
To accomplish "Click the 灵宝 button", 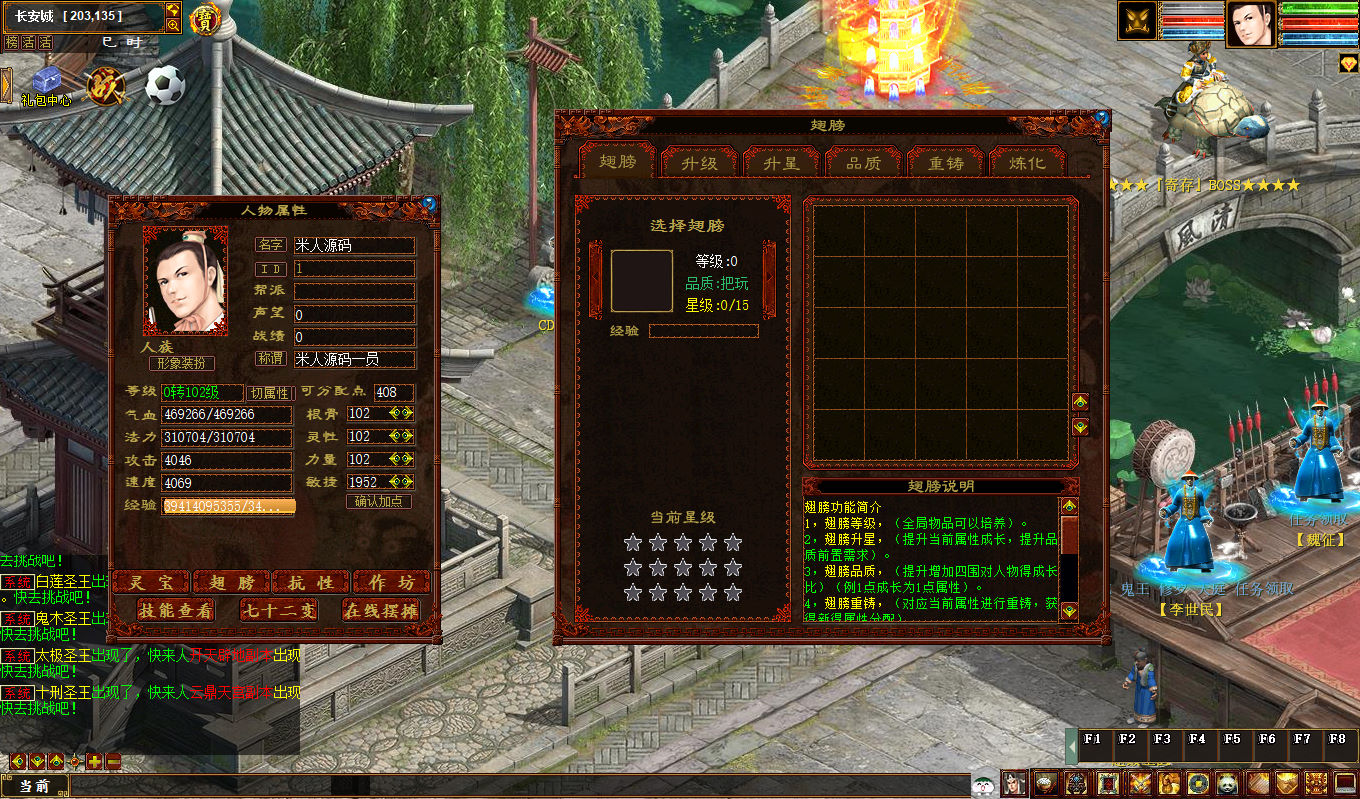I will tap(151, 582).
